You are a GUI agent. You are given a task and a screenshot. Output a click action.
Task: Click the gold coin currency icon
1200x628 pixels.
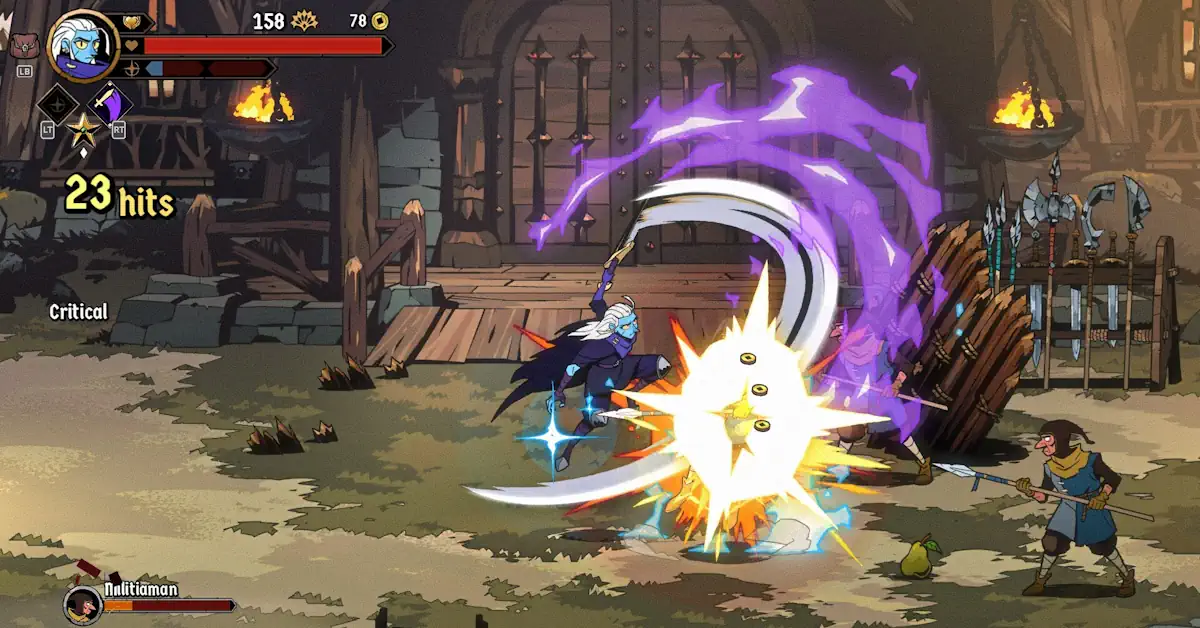tap(380, 21)
